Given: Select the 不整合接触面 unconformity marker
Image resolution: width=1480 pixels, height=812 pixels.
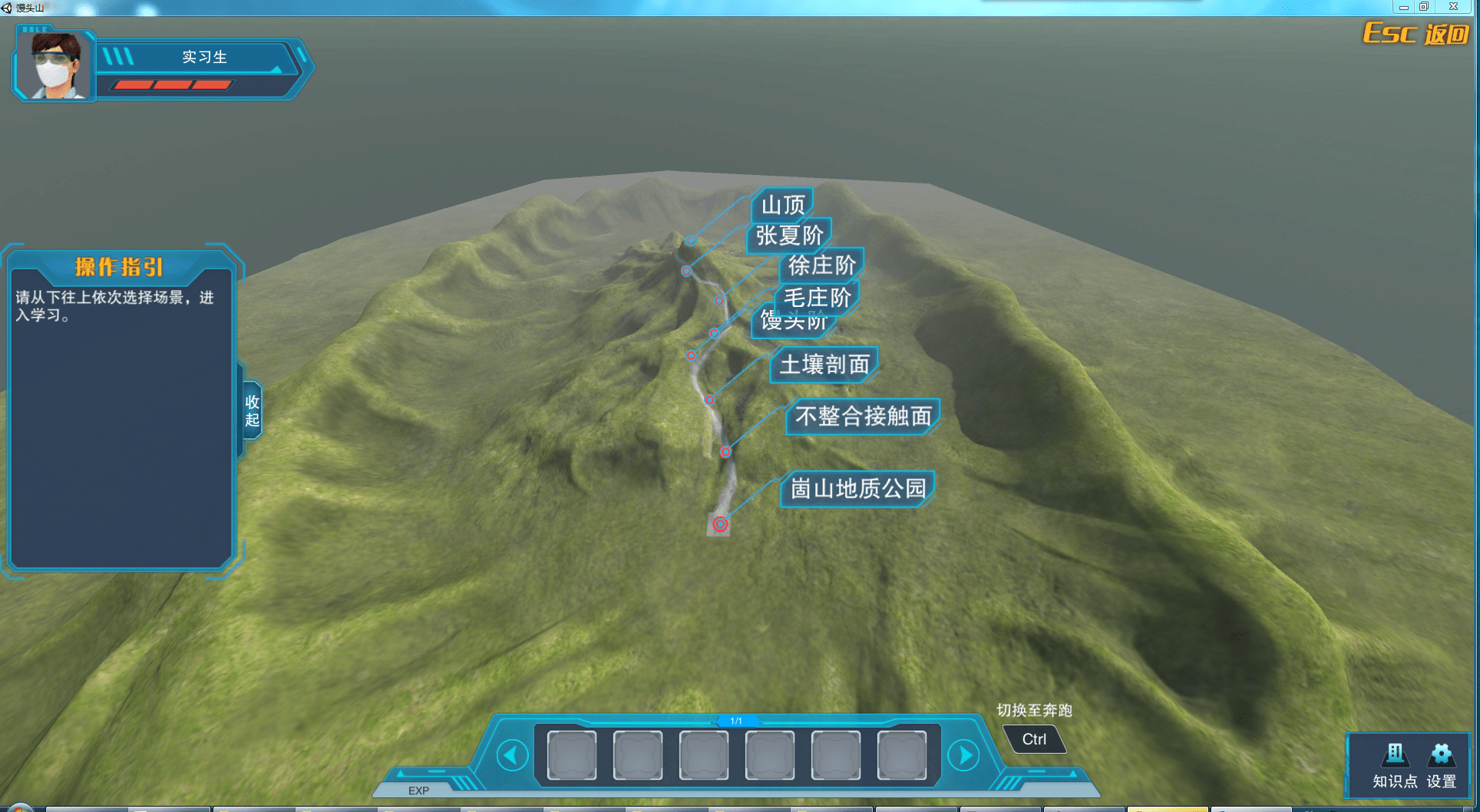Looking at the screenshot, I should (861, 417).
